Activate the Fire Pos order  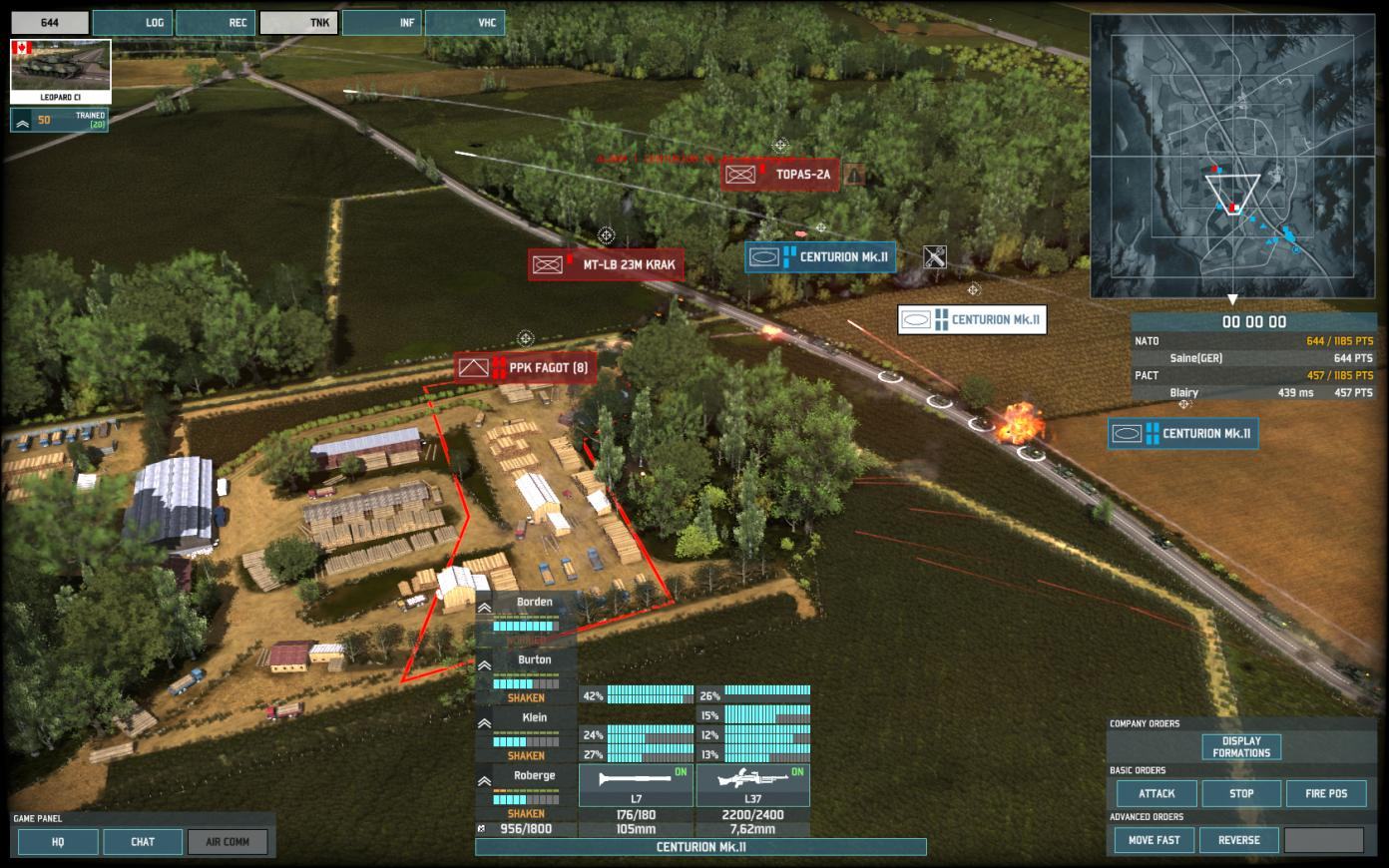point(1325,794)
